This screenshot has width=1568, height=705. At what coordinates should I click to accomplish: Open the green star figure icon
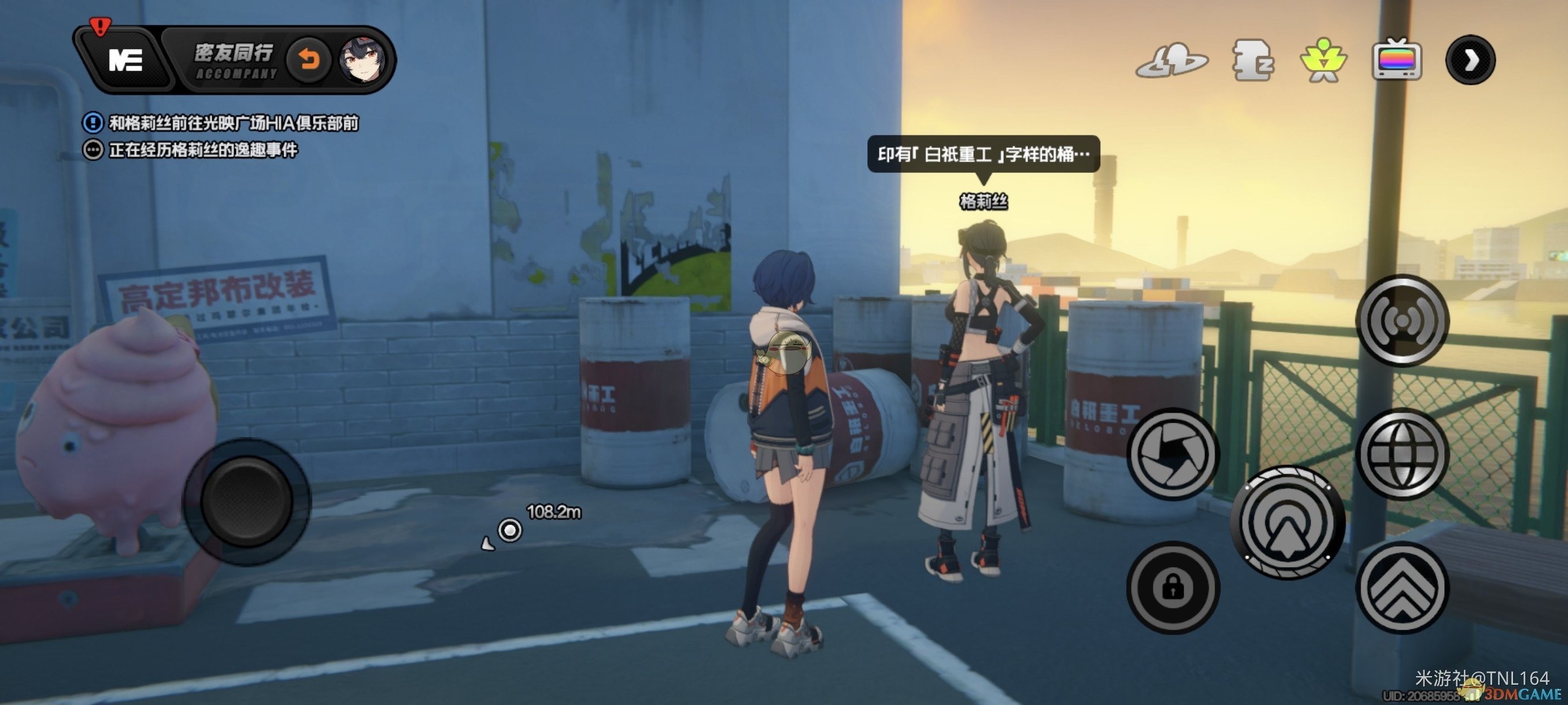pos(1323,60)
